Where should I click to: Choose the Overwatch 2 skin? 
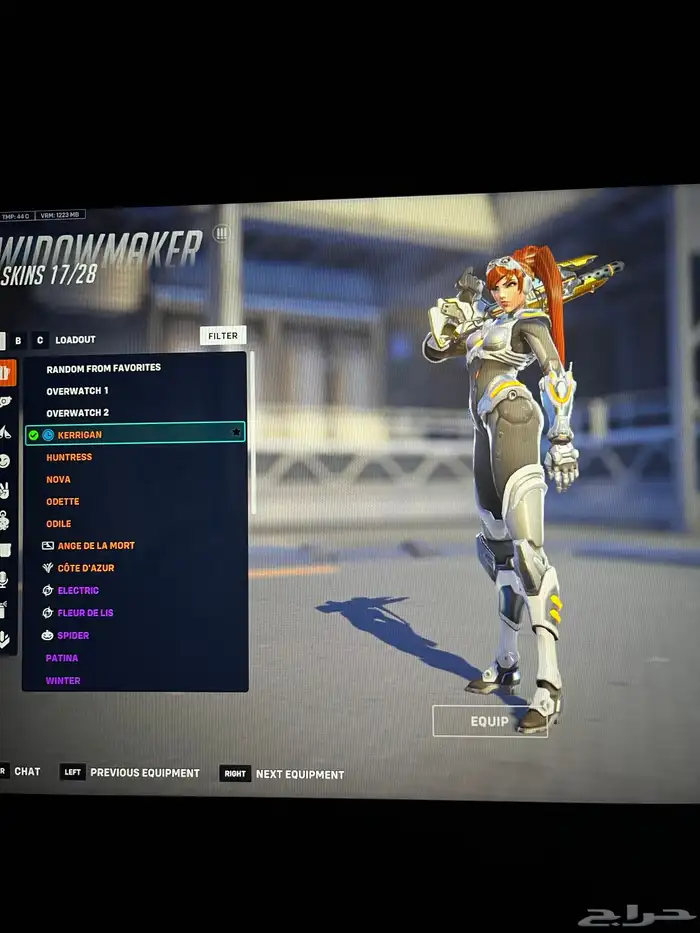[77, 412]
